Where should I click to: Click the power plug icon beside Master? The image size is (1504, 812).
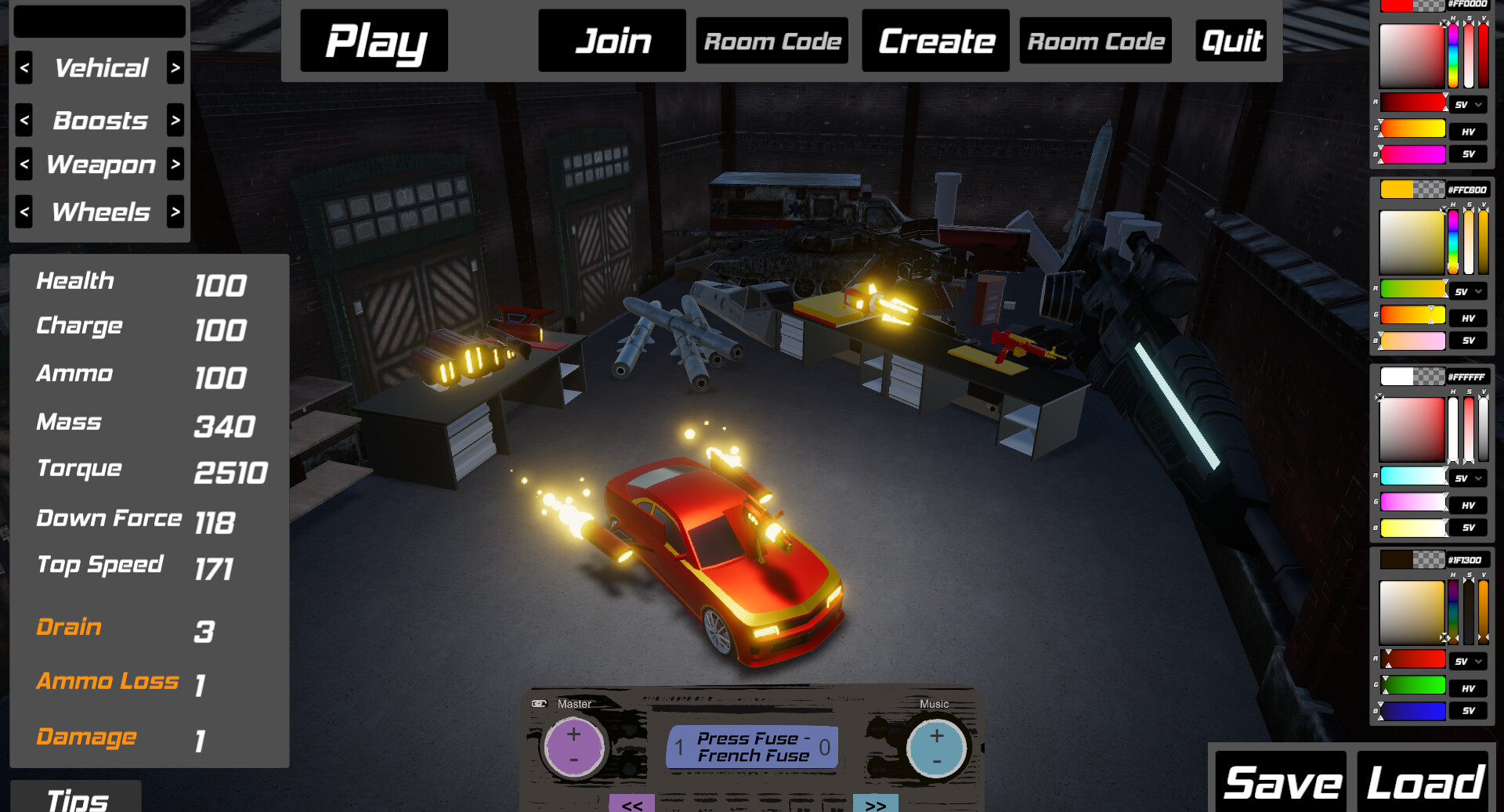click(x=538, y=704)
